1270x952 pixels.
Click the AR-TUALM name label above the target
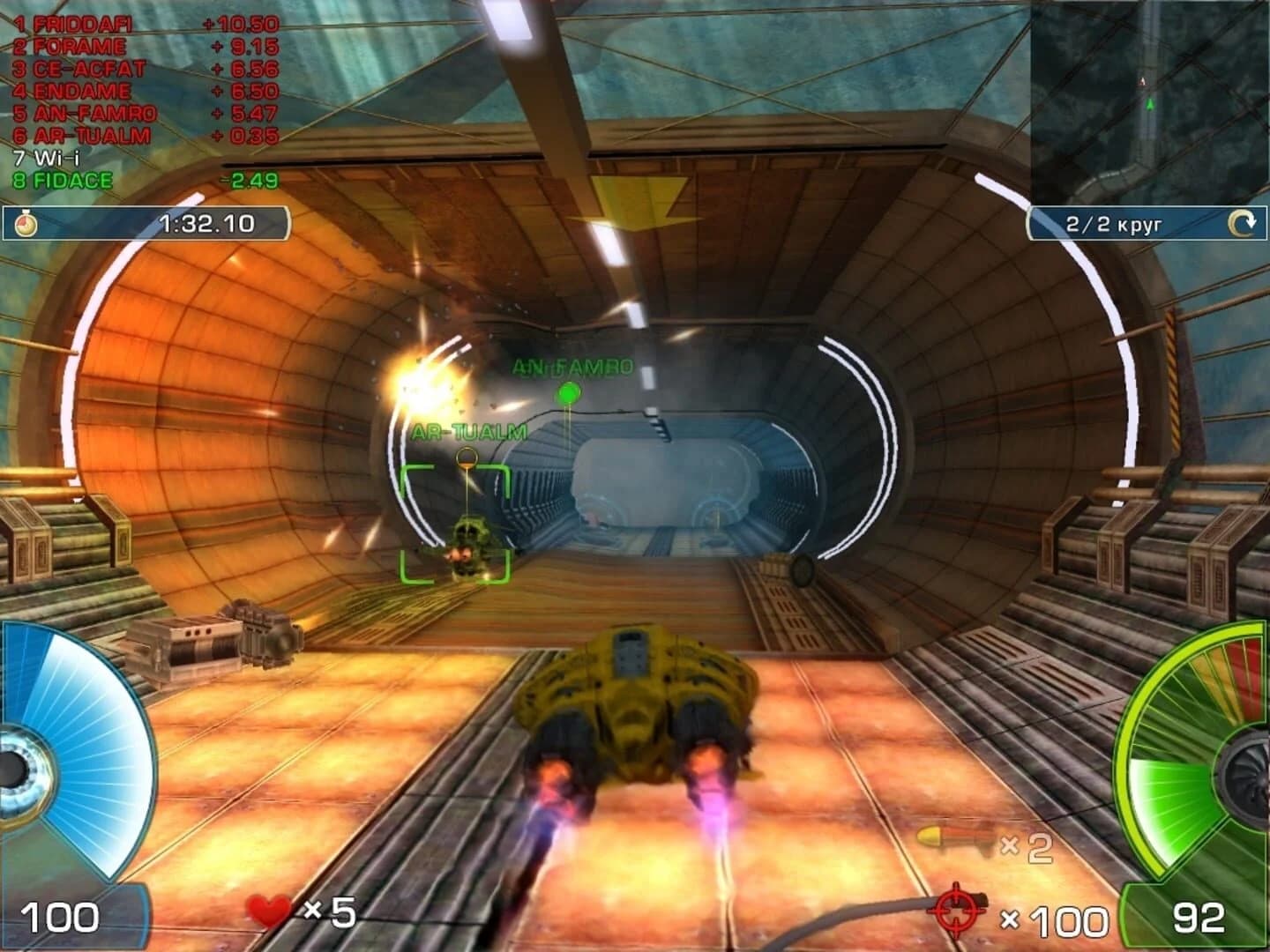[x=467, y=432]
